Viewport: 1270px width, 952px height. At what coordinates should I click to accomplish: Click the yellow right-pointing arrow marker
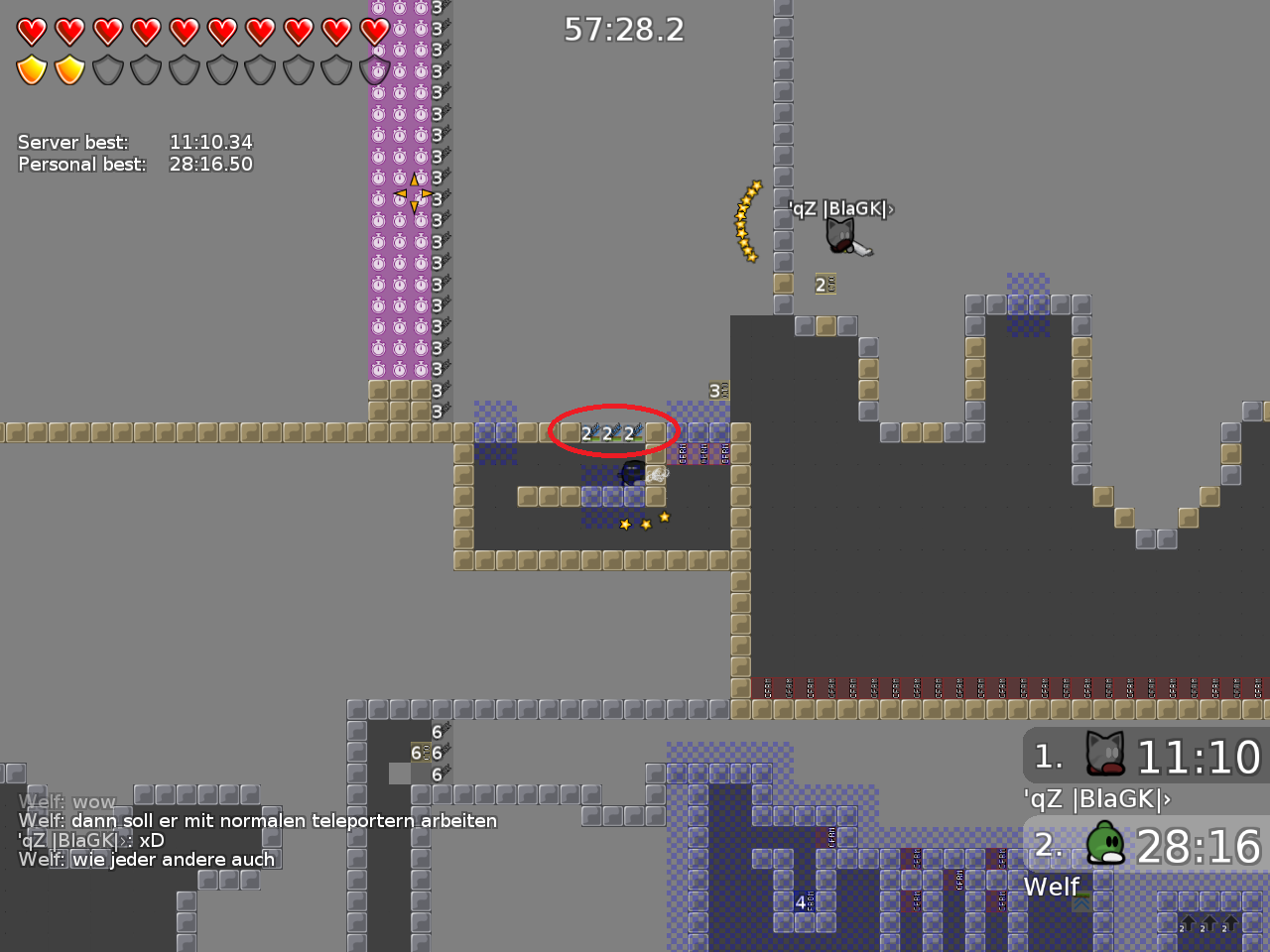(x=427, y=193)
